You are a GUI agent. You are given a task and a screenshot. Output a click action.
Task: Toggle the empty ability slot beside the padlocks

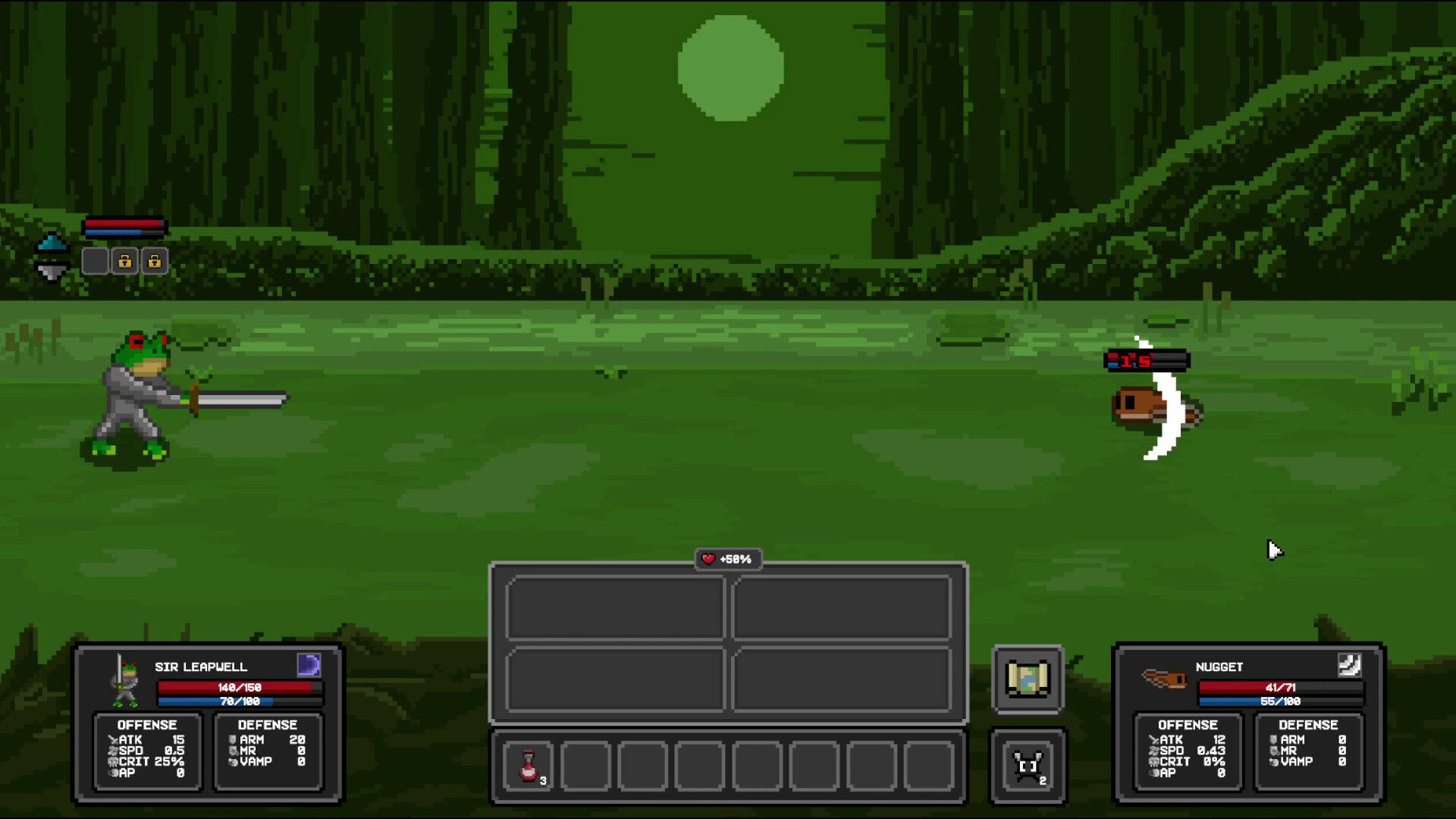coord(96,261)
